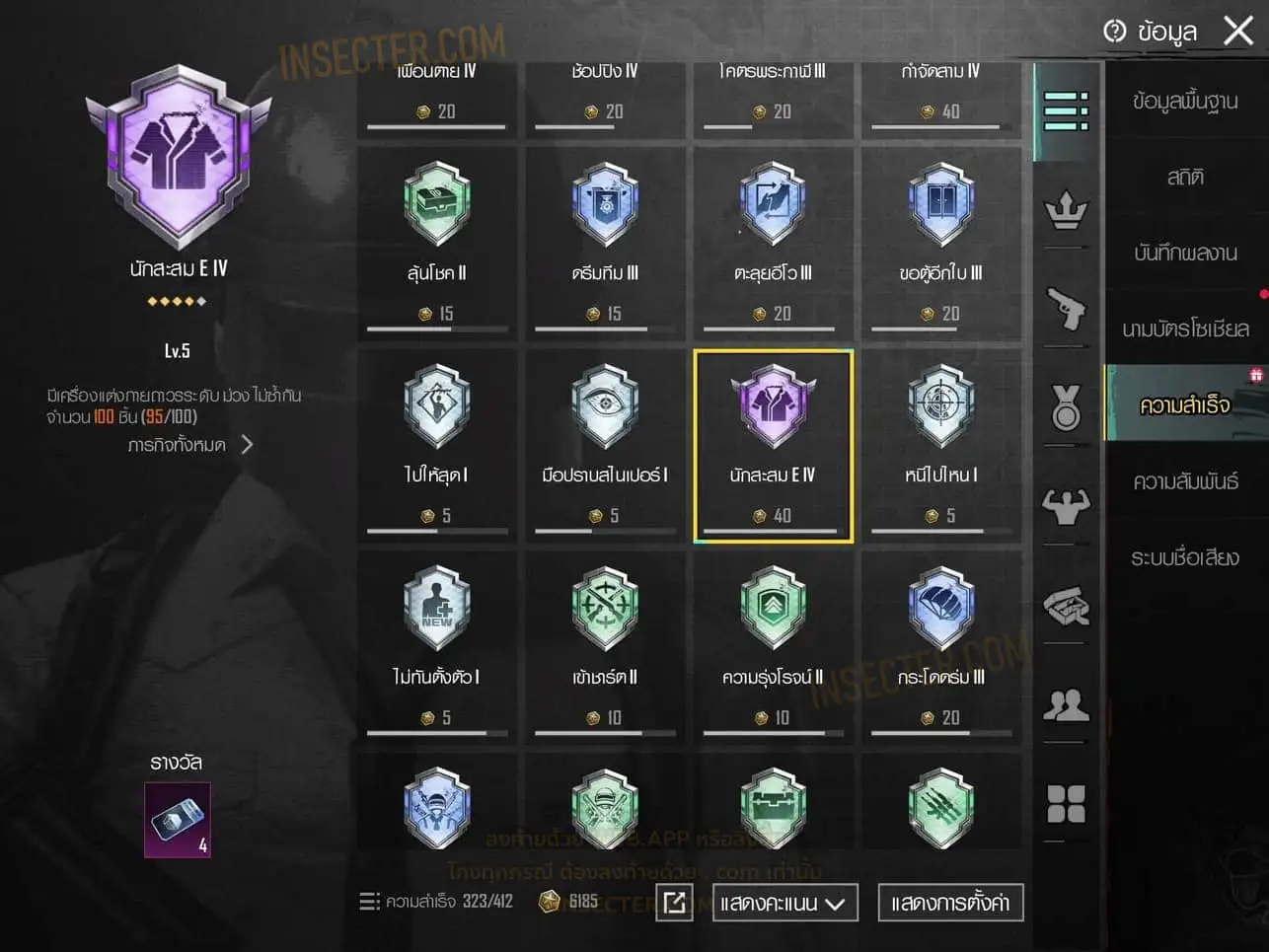Select the มือปราบสไนเปอร์ I achievement

point(605,444)
